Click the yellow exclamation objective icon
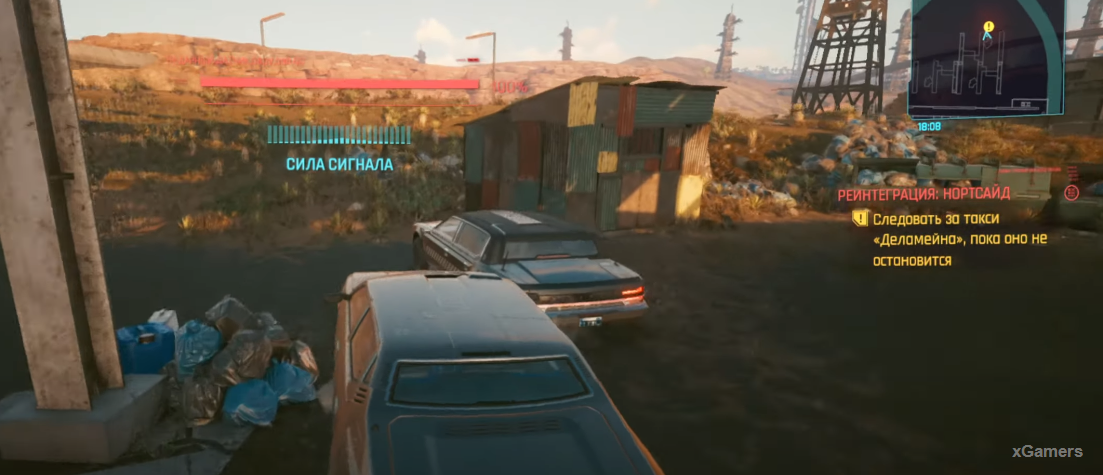This screenshot has height=475, width=1103. point(859,217)
